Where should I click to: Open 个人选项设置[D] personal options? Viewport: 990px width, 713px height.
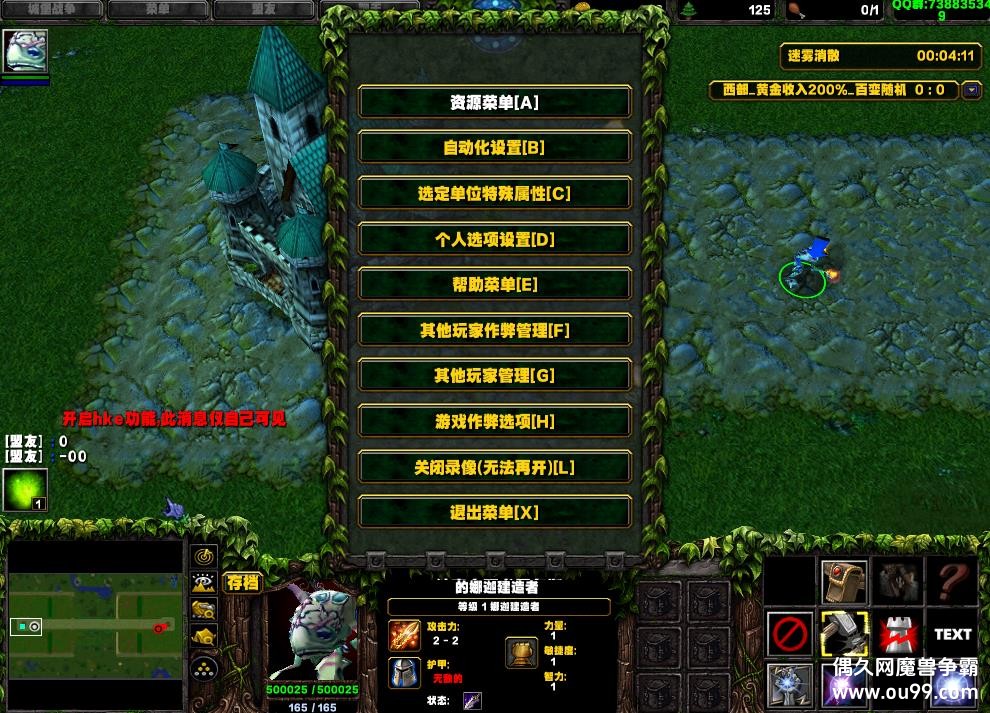494,239
